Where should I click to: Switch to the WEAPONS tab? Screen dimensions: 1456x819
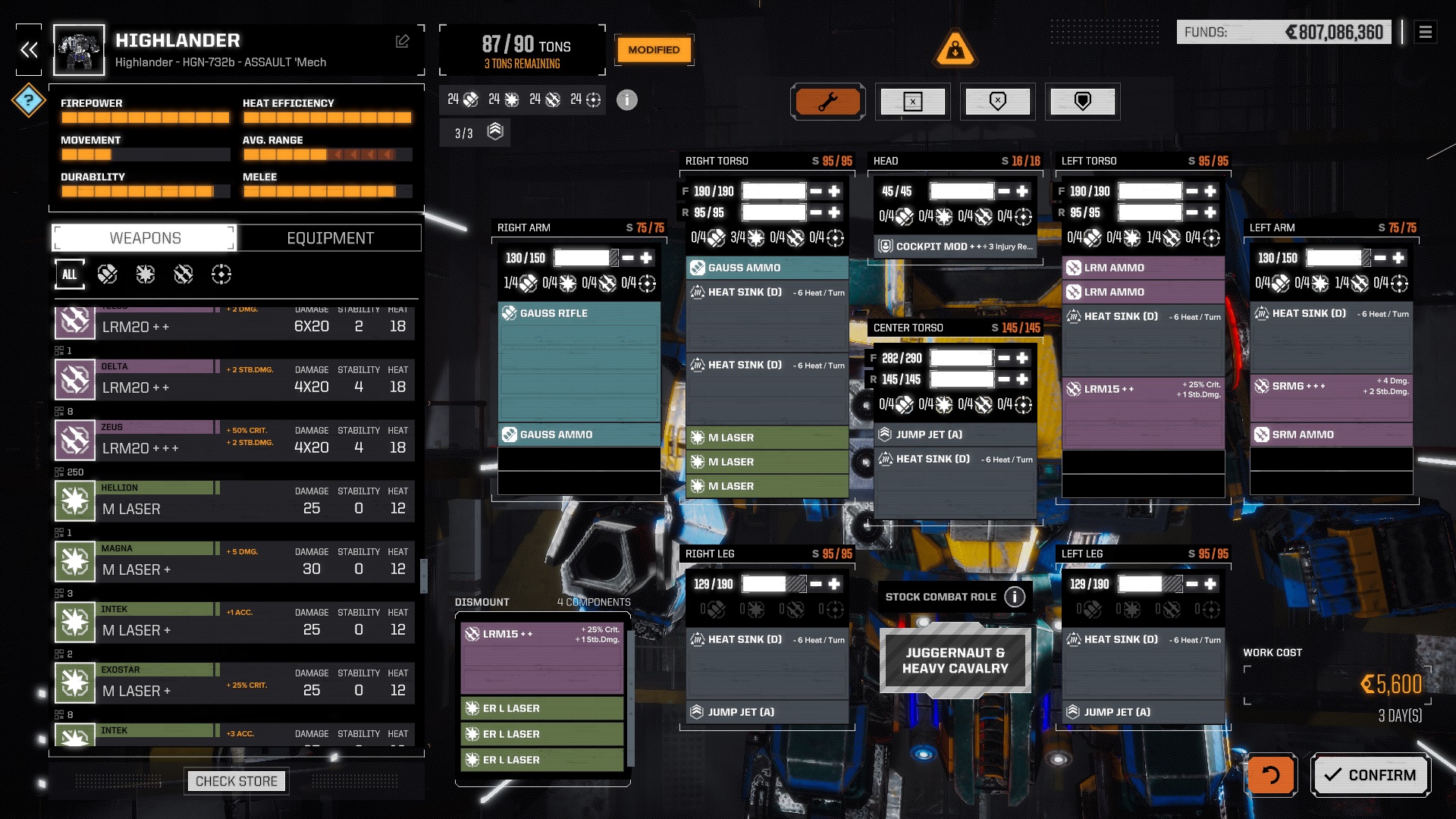click(x=143, y=237)
